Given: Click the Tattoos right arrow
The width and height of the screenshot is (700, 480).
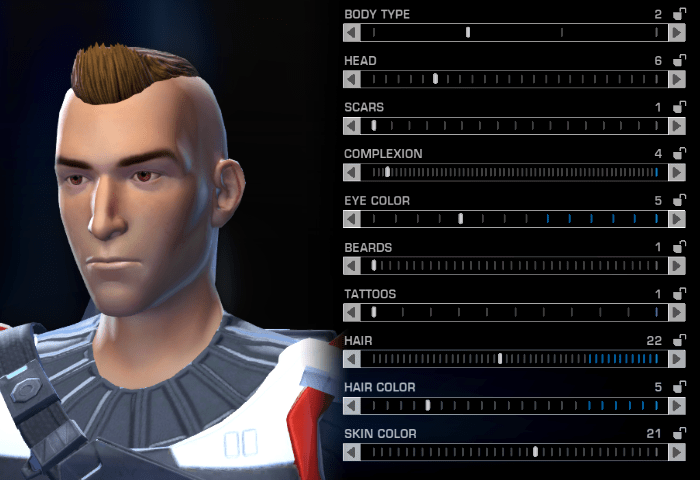Looking at the screenshot, I should 677,312.
